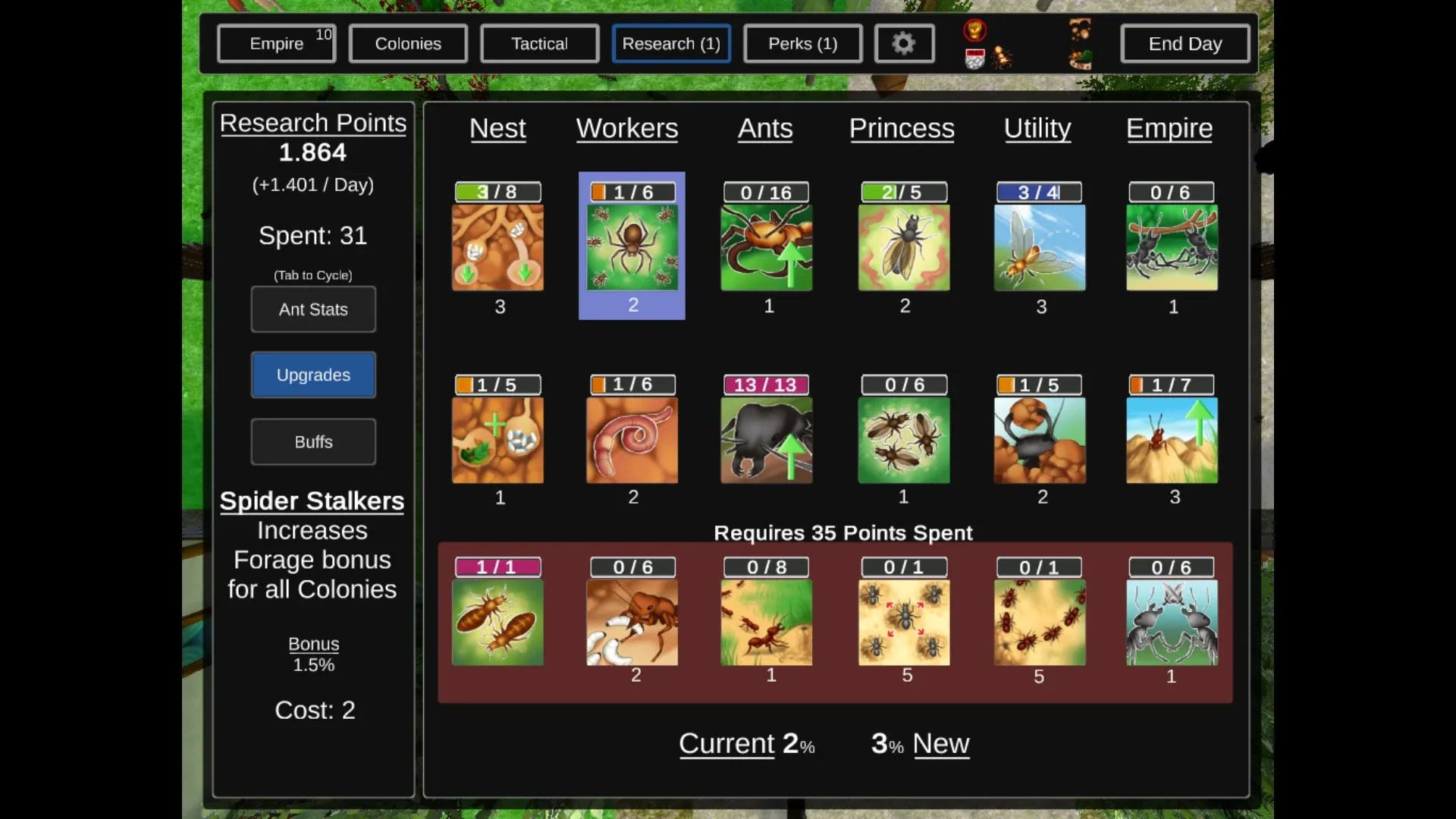Switch to the Ant Stats view
The height and width of the screenshot is (819, 1456).
(x=313, y=309)
